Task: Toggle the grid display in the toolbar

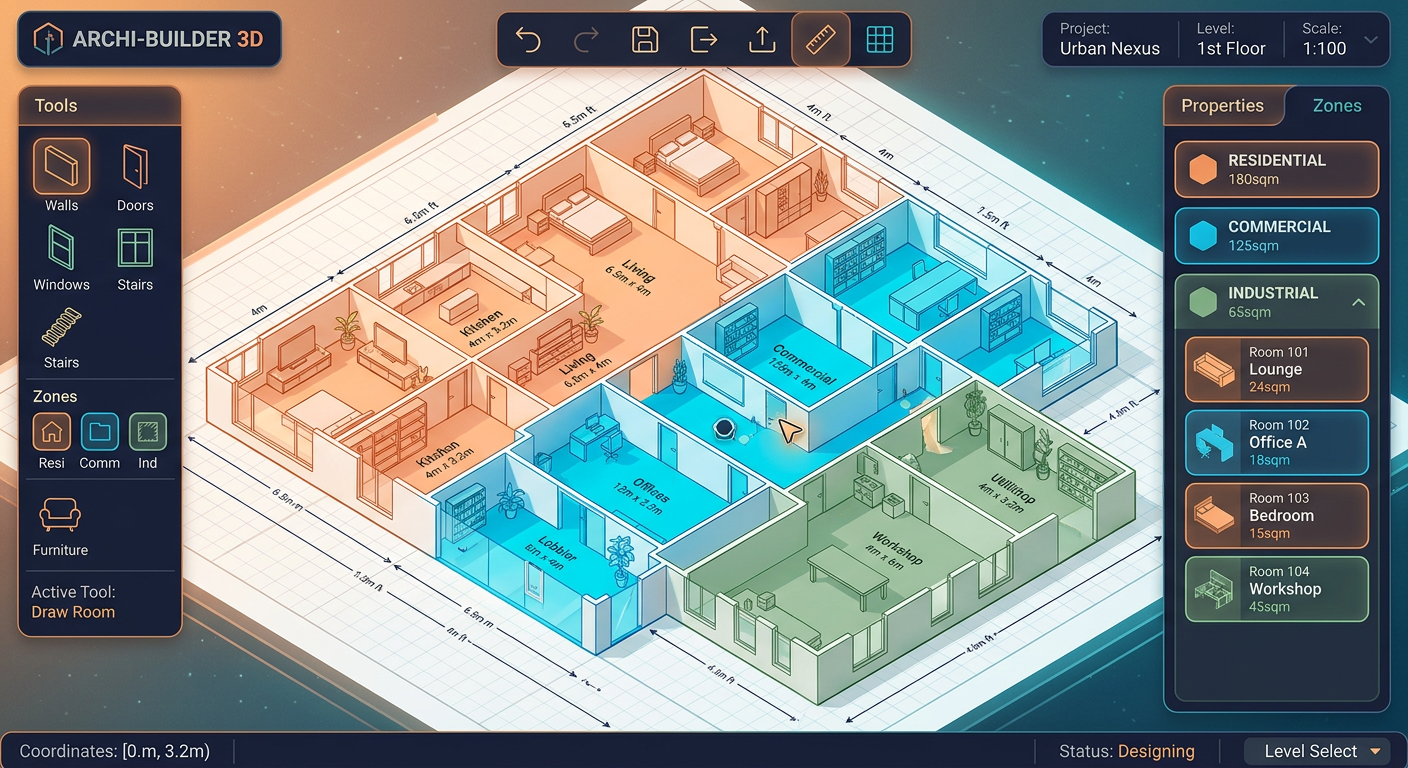Action: 879,39
